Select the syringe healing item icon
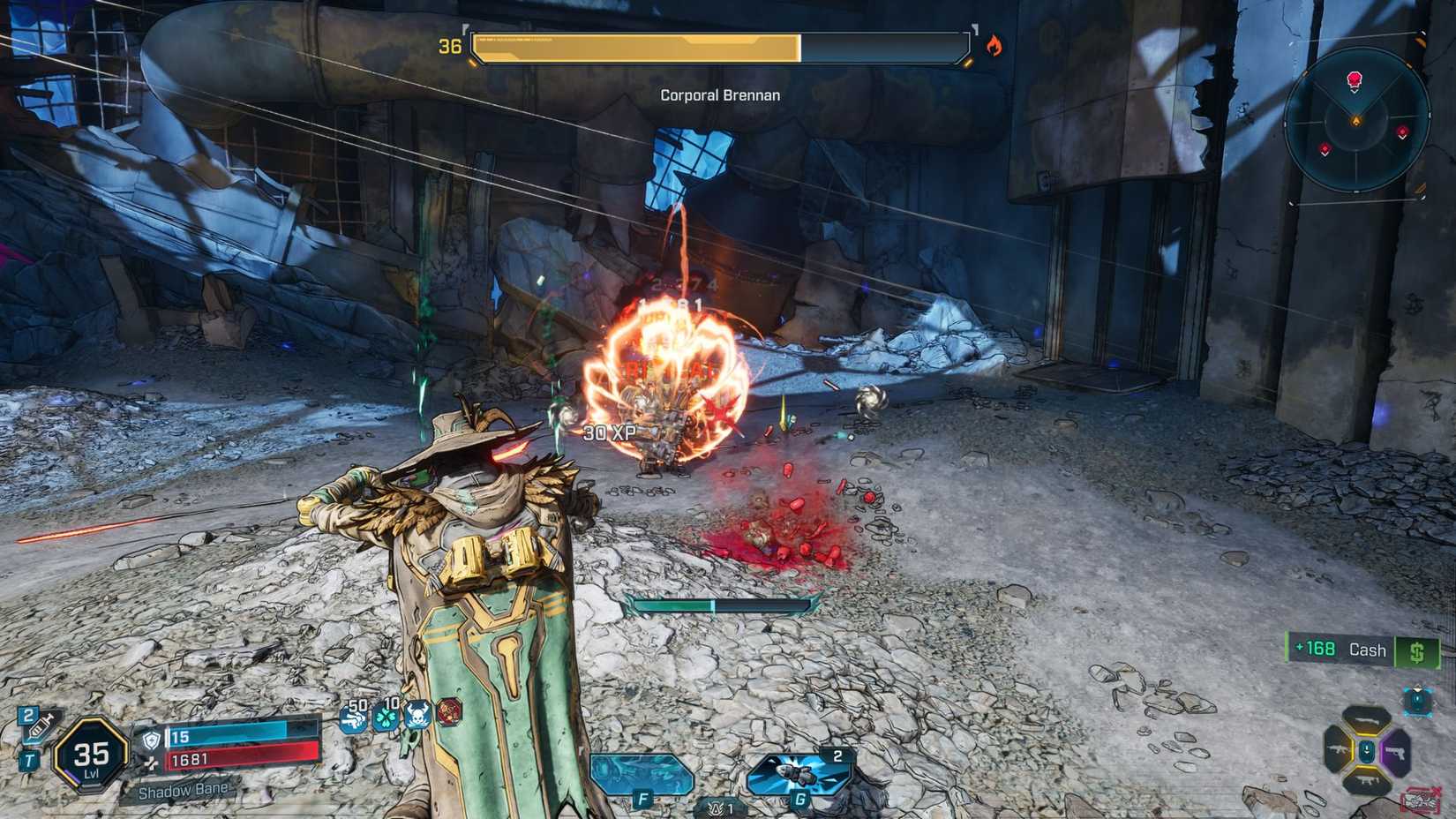Viewport: 1456px width, 819px height. pos(41,726)
